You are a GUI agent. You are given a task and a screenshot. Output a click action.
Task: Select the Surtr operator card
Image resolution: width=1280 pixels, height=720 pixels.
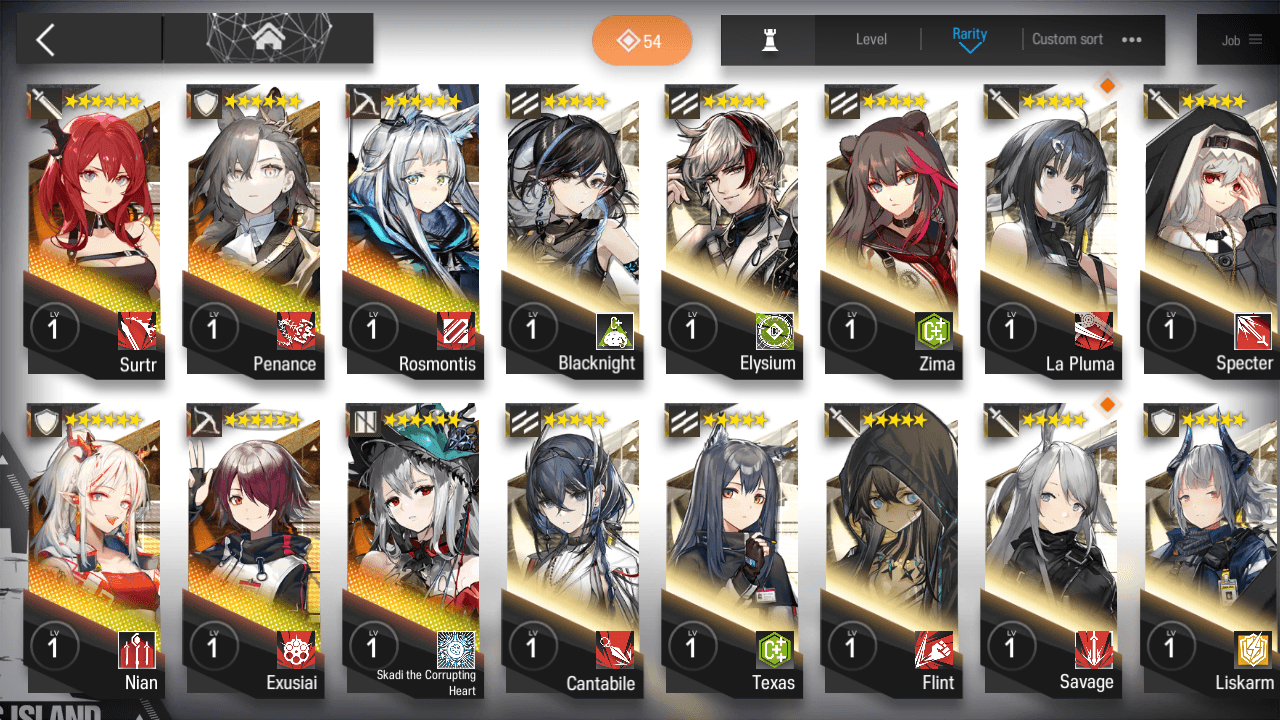click(x=96, y=230)
